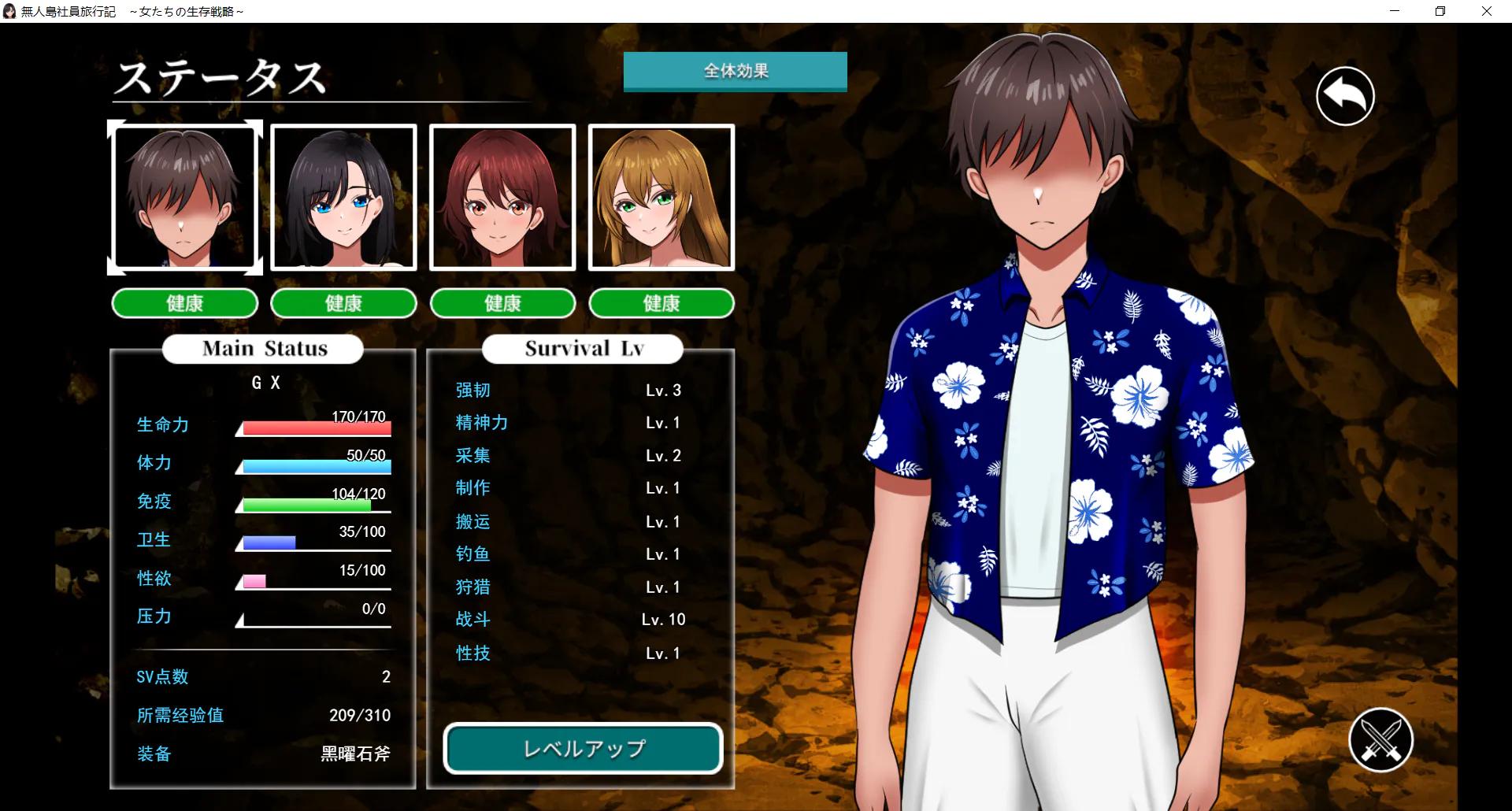Open the crossed swords equipment icon
This screenshot has width=1512, height=811.
tap(1380, 740)
